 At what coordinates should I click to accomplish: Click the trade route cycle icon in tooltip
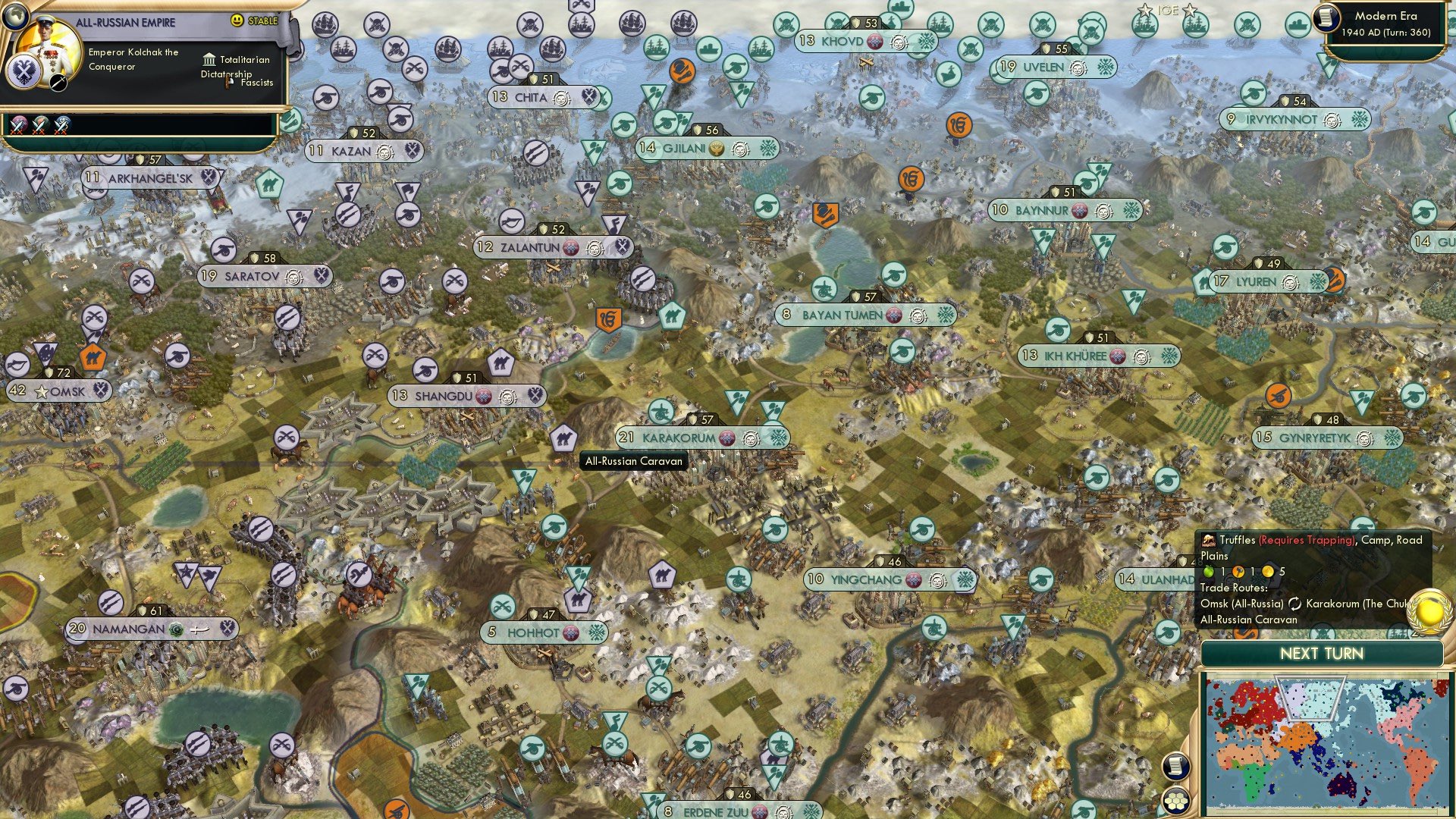(1296, 605)
